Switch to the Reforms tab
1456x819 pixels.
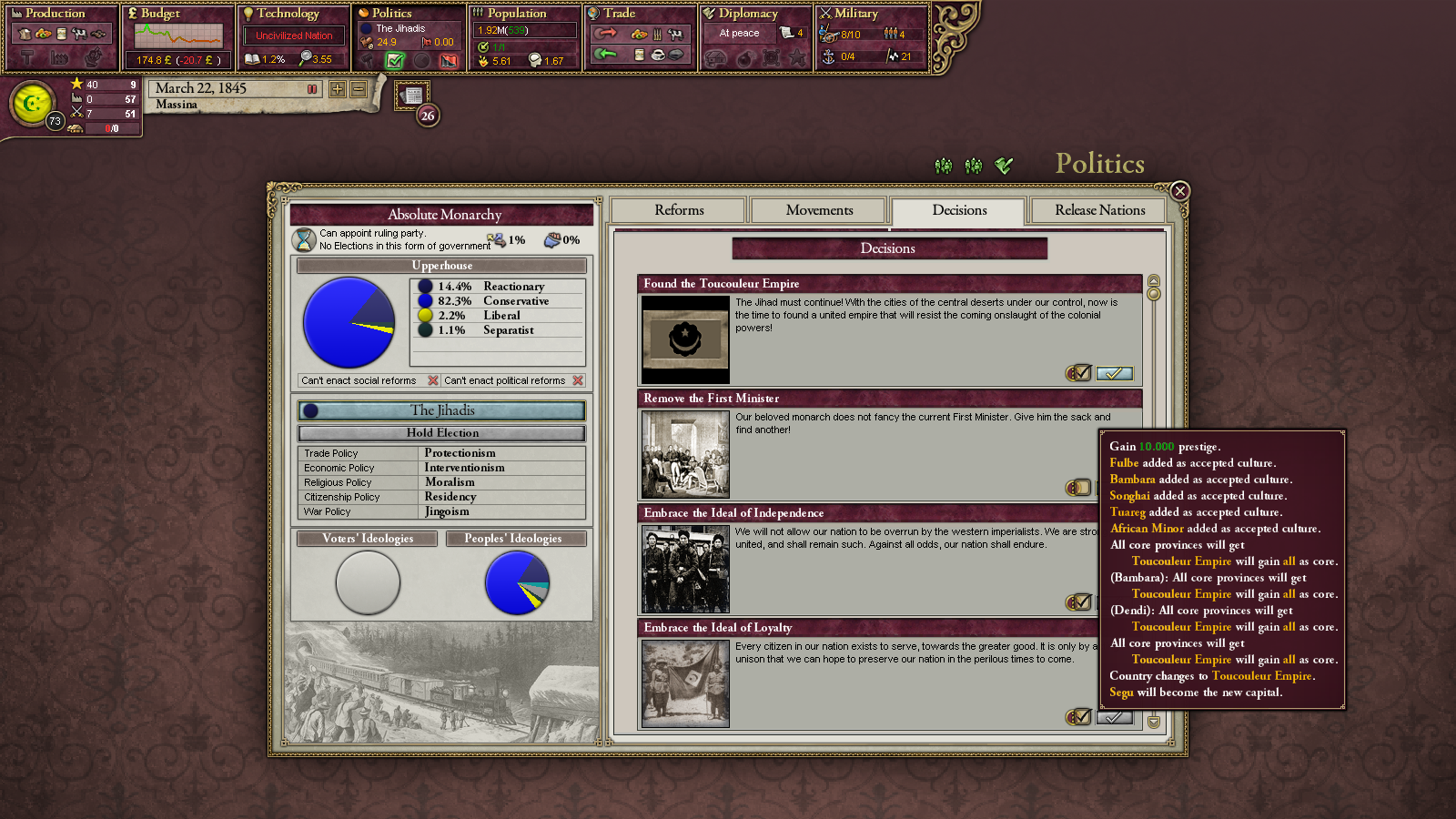pyautogui.click(x=679, y=210)
